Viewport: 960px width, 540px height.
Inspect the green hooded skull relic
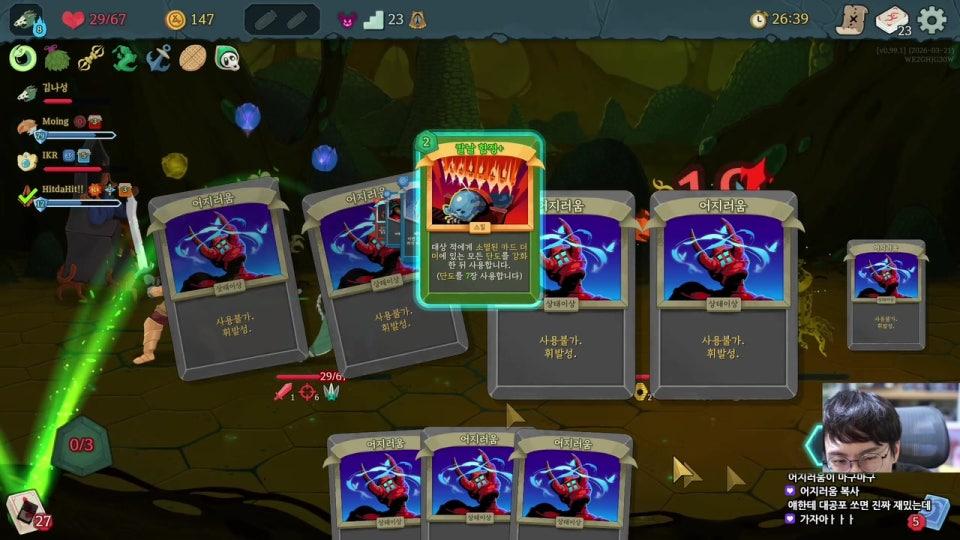point(227,58)
